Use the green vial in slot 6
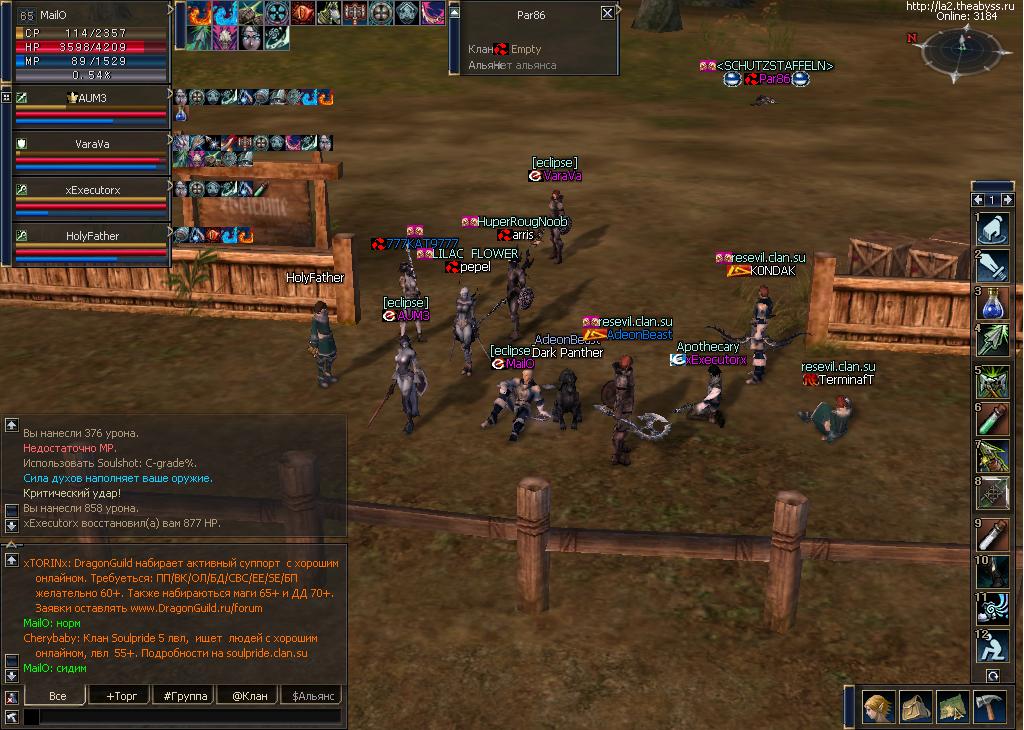The height and width of the screenshot is (730, 1024). tap(993, 419)
